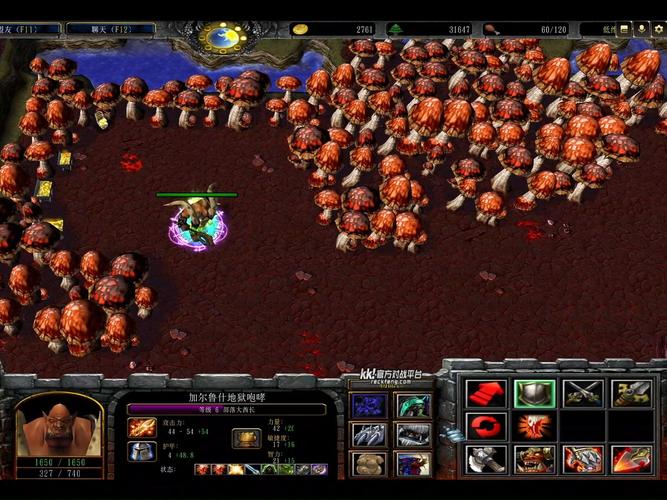
Task: Select the silver claws inventory item
Action: tap(368, 434)
